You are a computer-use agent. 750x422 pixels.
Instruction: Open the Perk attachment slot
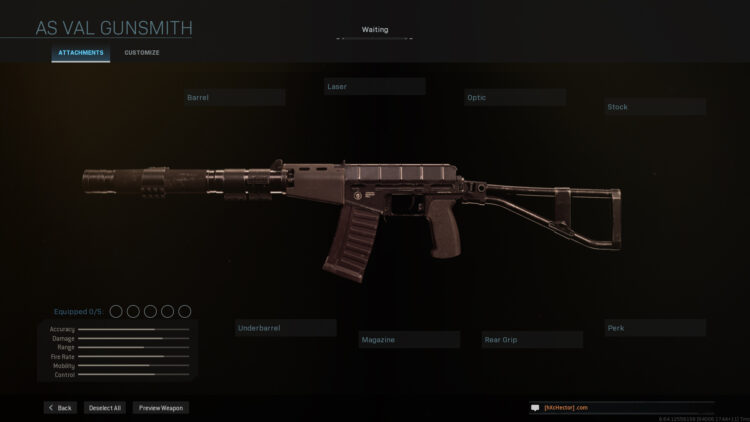click(x=655, y=328)
